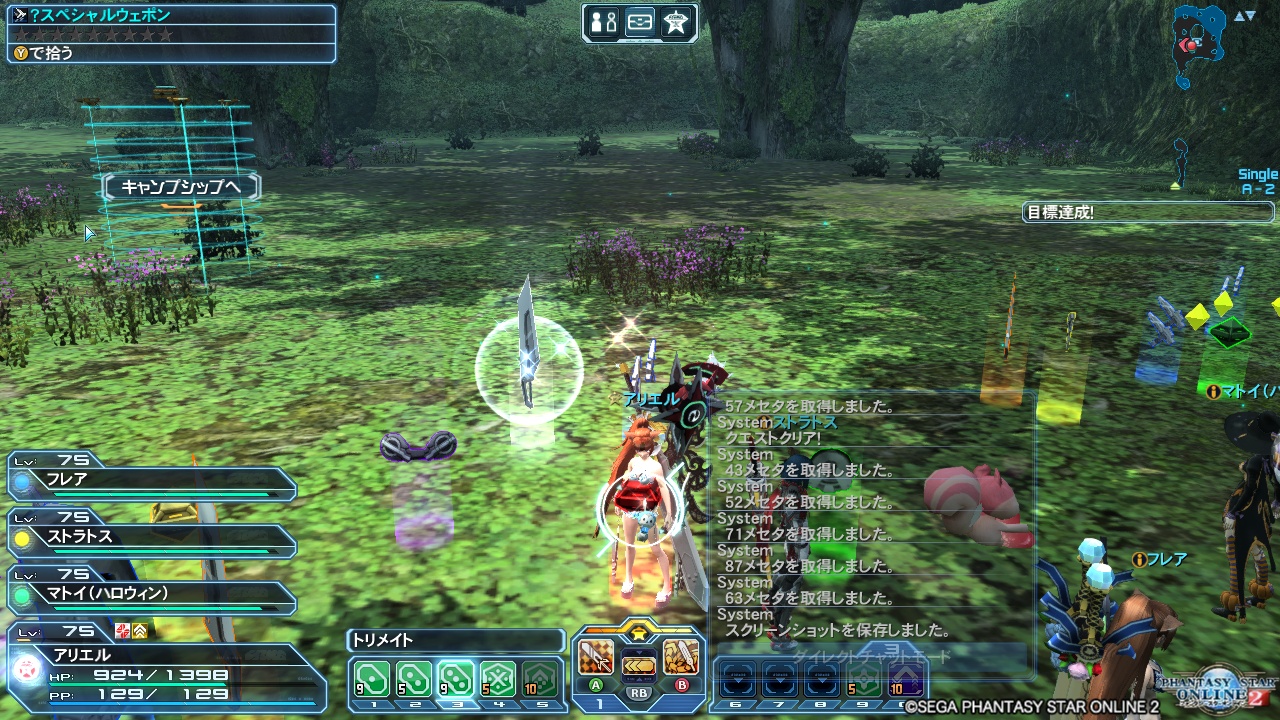The width and height of the screenshot is (1280, 720).
Task: Open the inventory bag icon at top center
Action: [x=641, y=22]
